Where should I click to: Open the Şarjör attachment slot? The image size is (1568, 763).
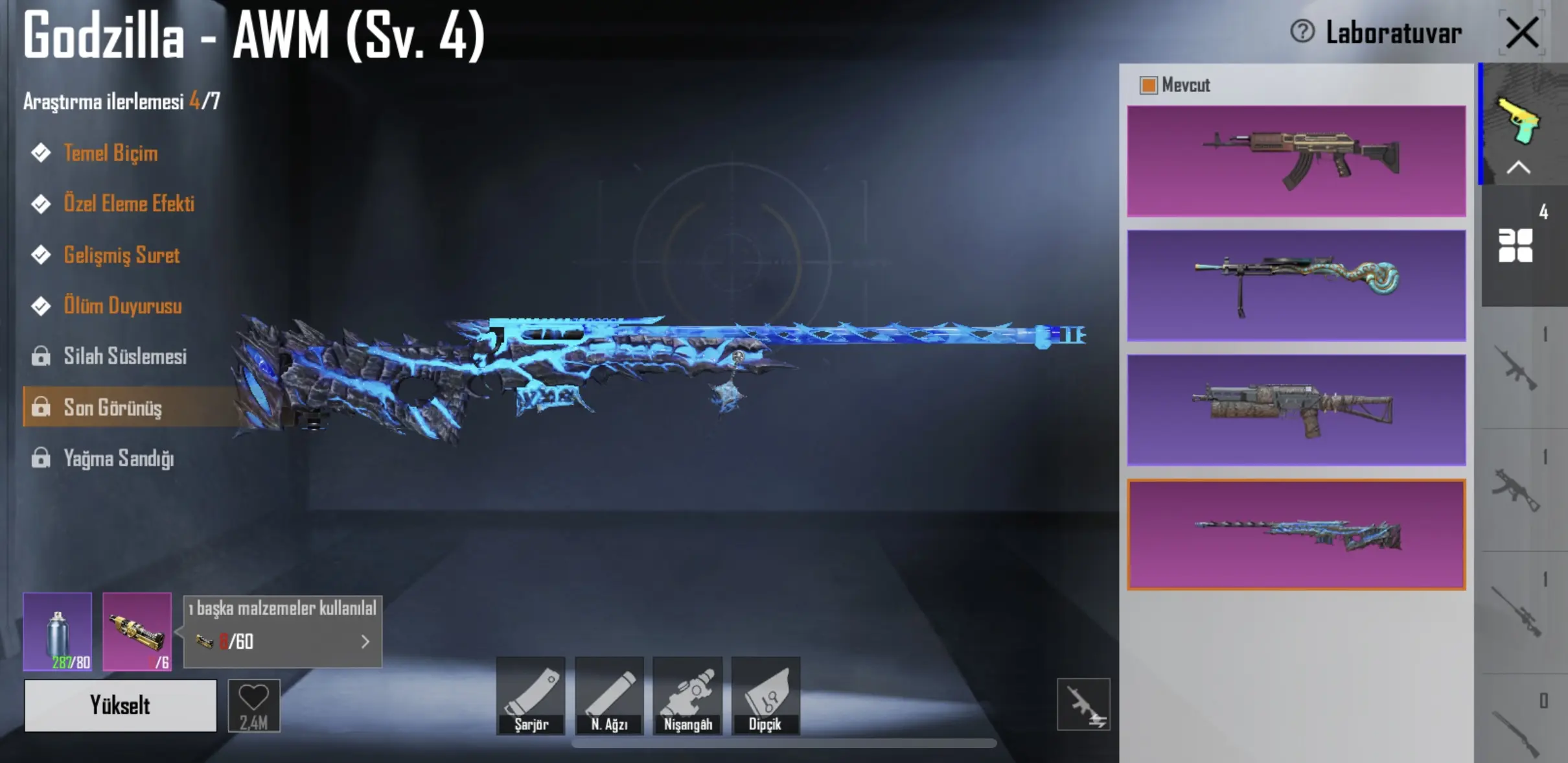(531, 696)
